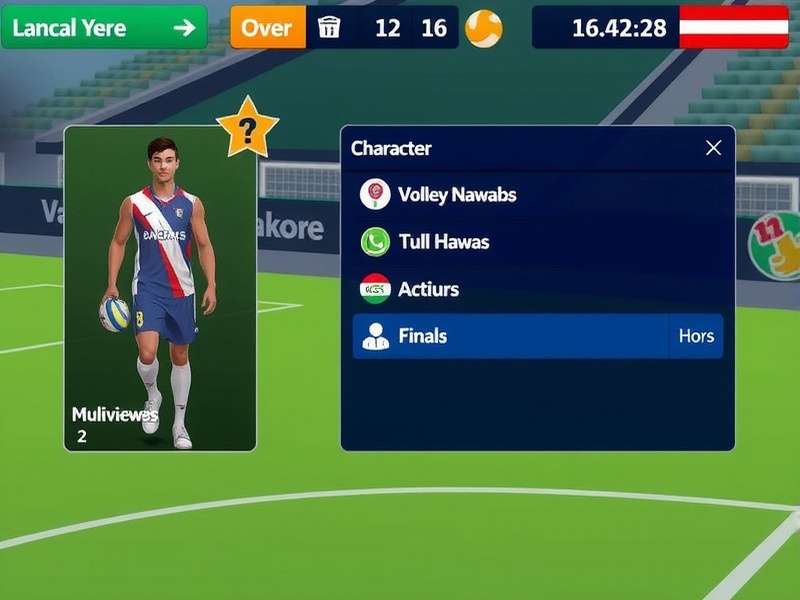Close the Character panel
Image resolution: width=800 pixels, height=600 pixels.
pos(713,148)
